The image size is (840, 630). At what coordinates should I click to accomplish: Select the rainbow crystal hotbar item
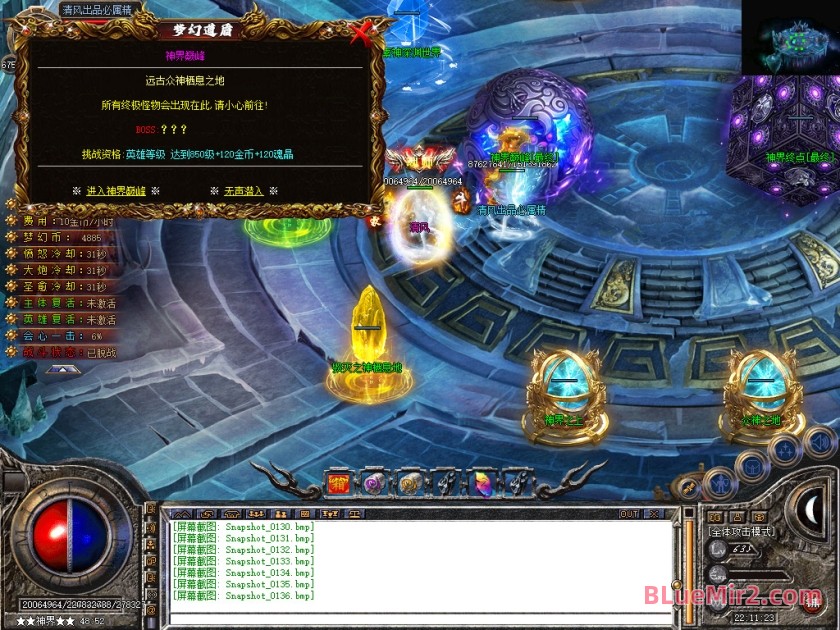tap(481, 484)
